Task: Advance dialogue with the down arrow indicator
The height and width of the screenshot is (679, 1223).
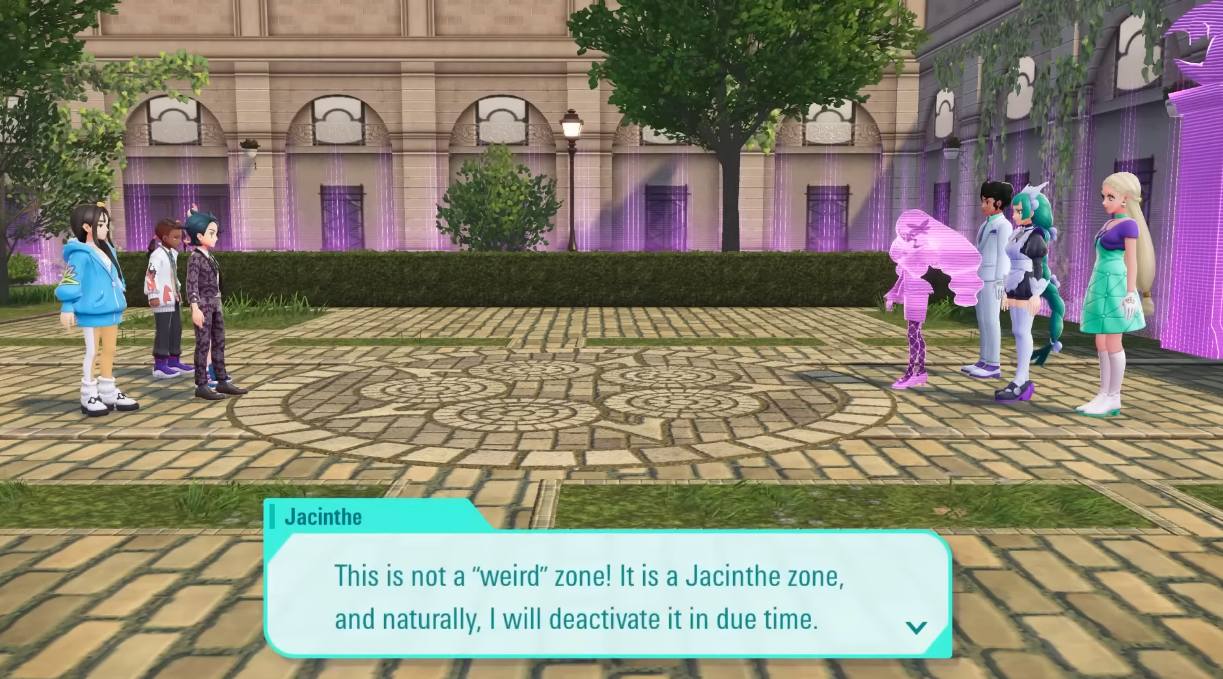Action: [915, 627]
